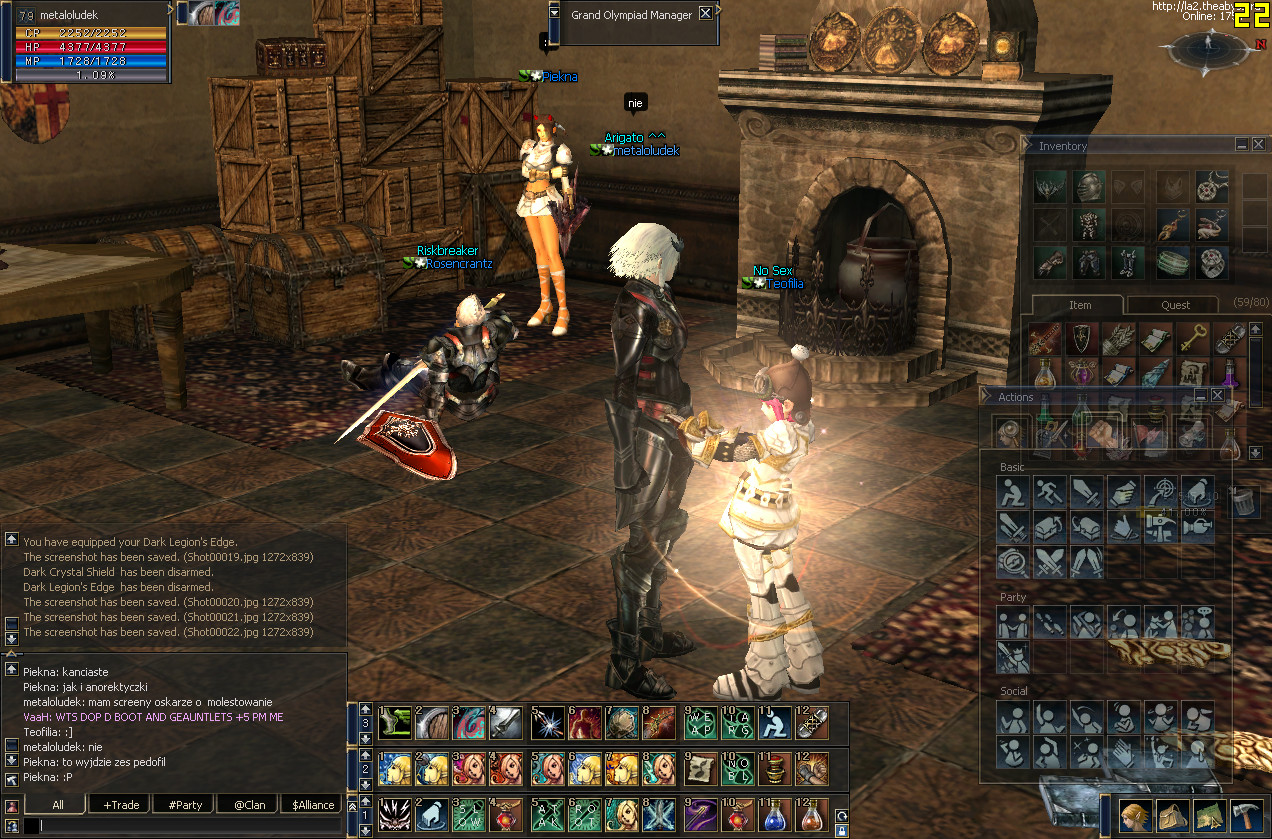
Task: Show the $Alliance chat tab
Action: click(x=313, y=805)
